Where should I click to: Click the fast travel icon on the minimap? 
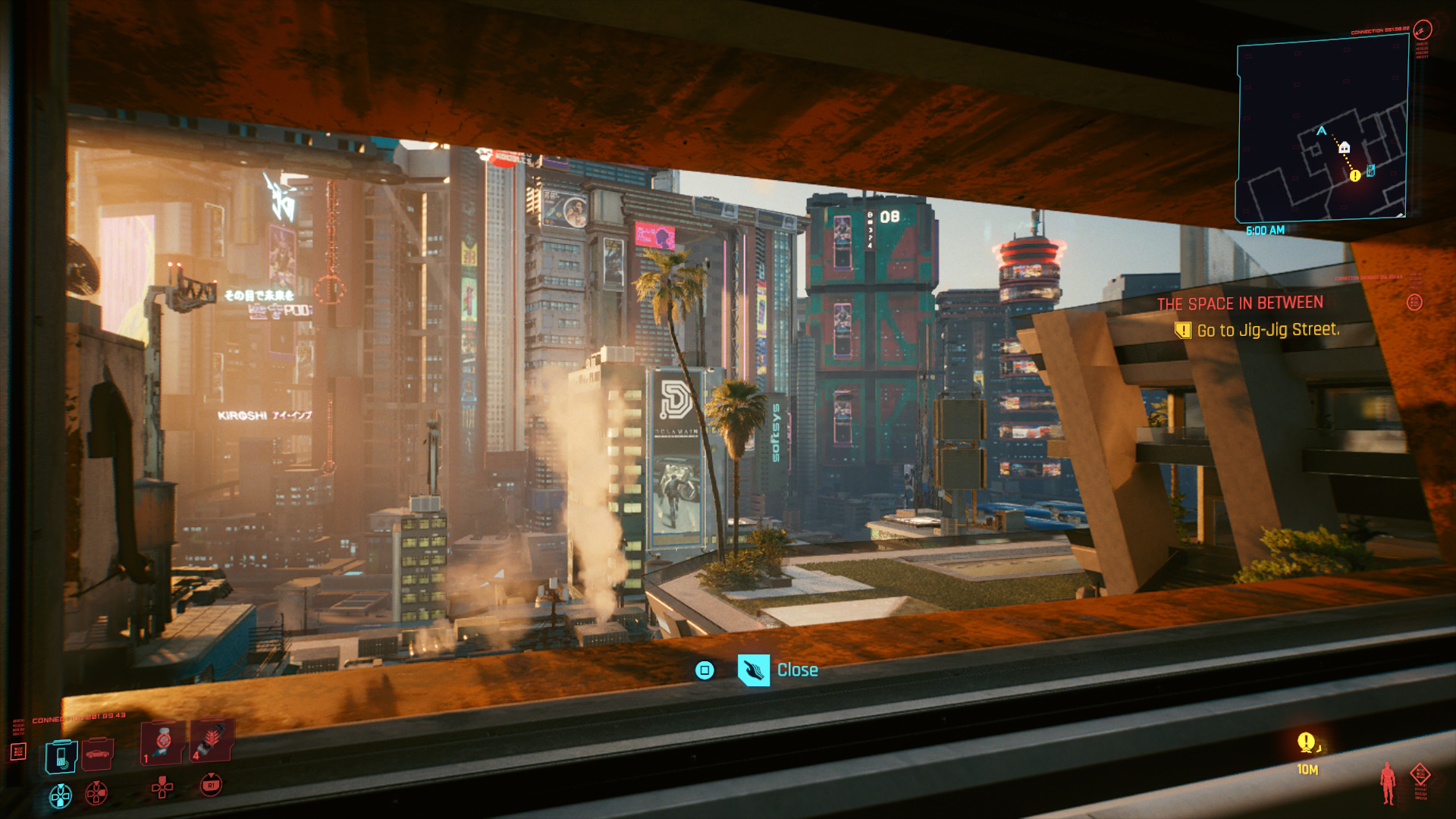(x=1370, y=171)
